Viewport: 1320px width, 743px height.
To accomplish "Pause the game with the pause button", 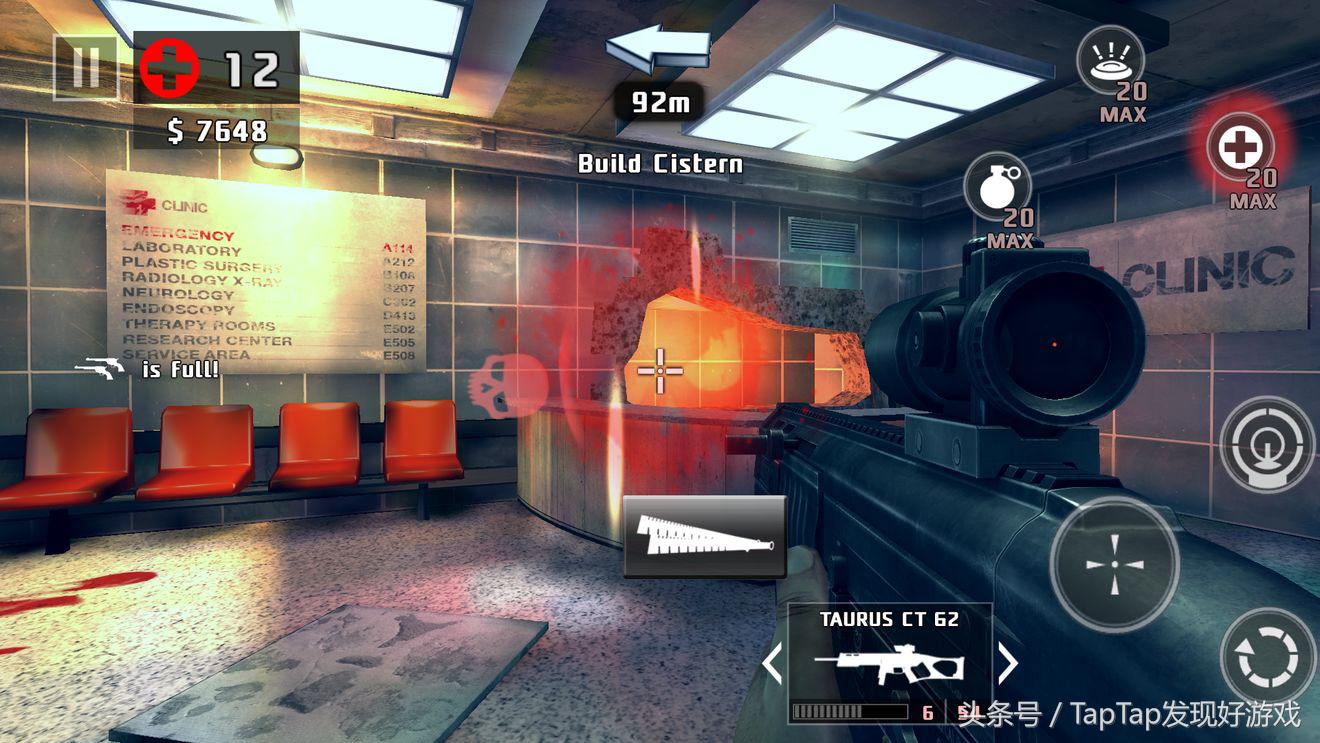I will (x=85, y=67).
